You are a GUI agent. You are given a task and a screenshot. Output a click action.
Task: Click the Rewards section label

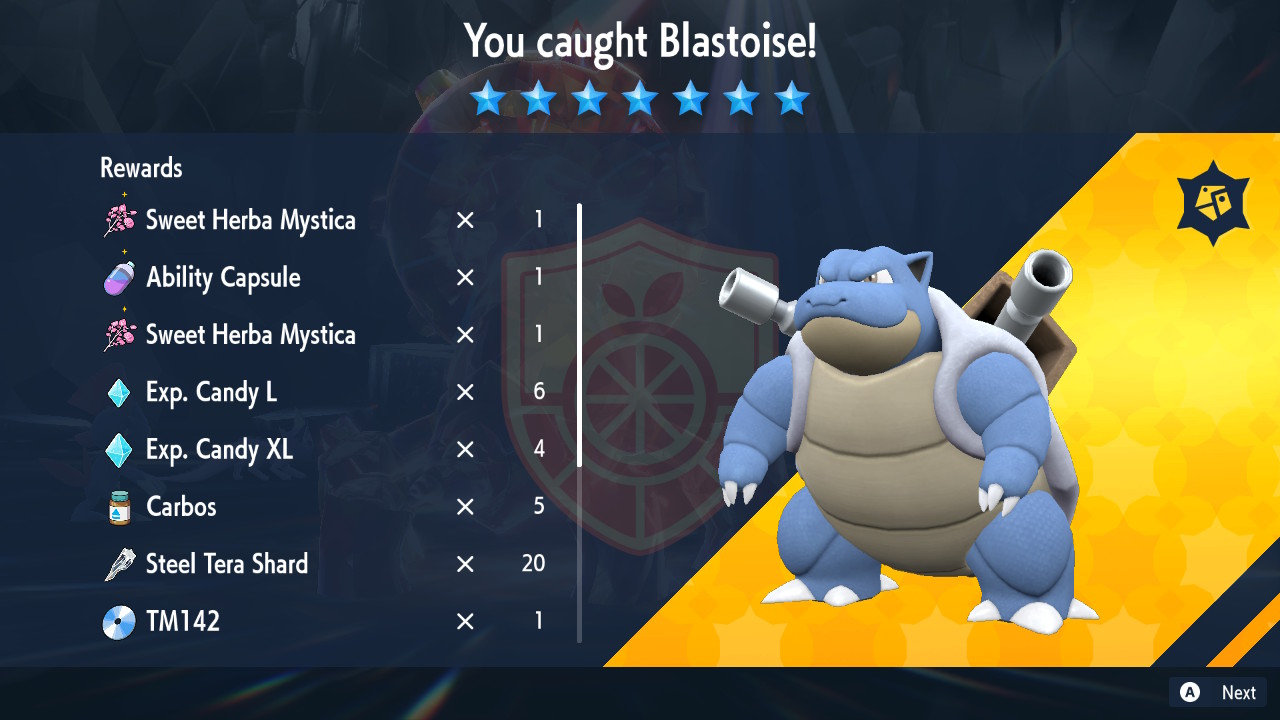[140, 168]
